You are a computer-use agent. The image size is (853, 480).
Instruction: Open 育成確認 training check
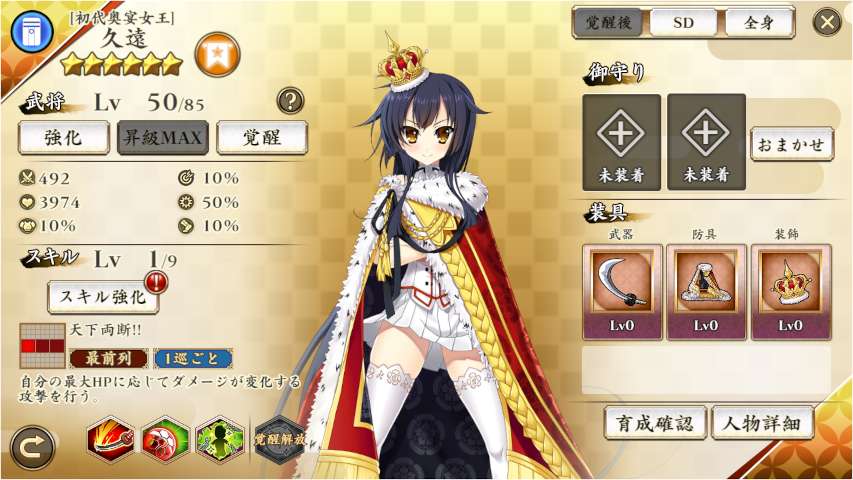[x=655, y=423]
